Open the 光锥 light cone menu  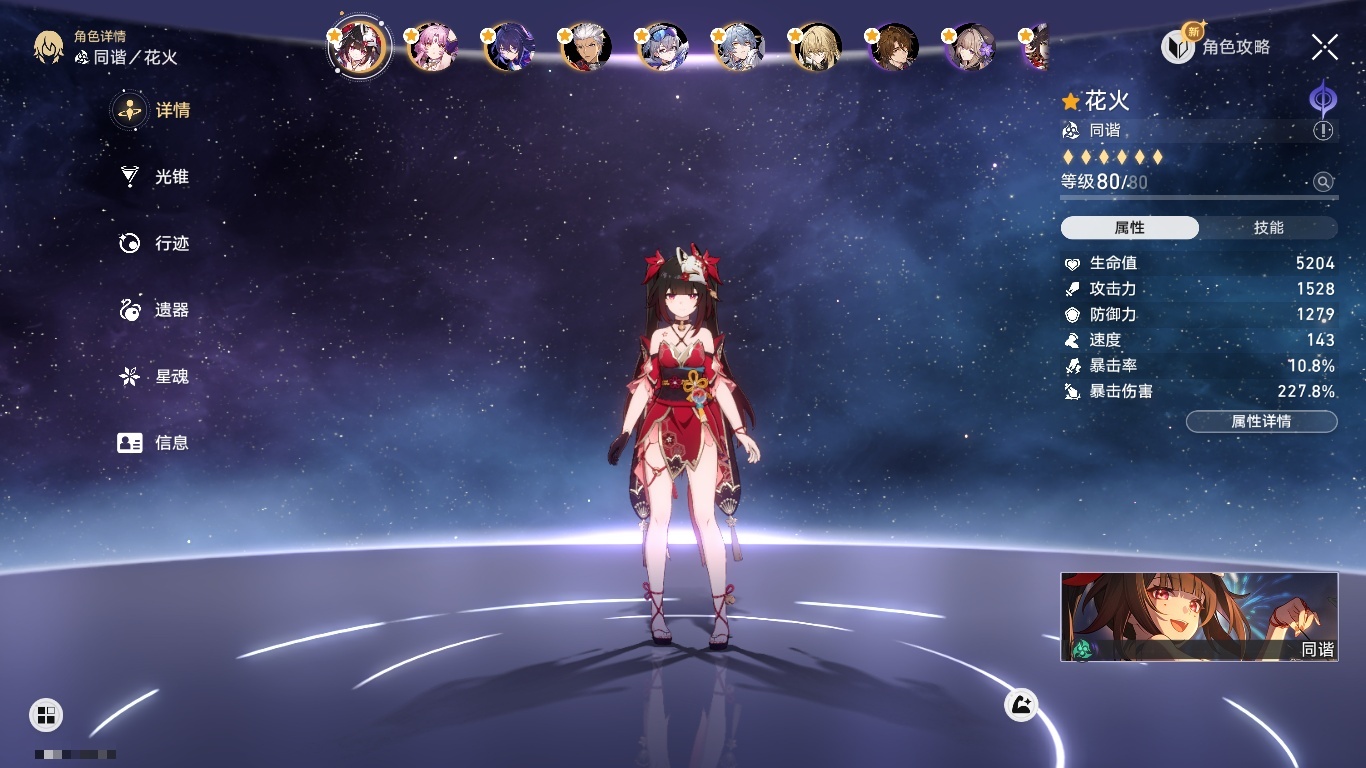[x=155, y=177]
